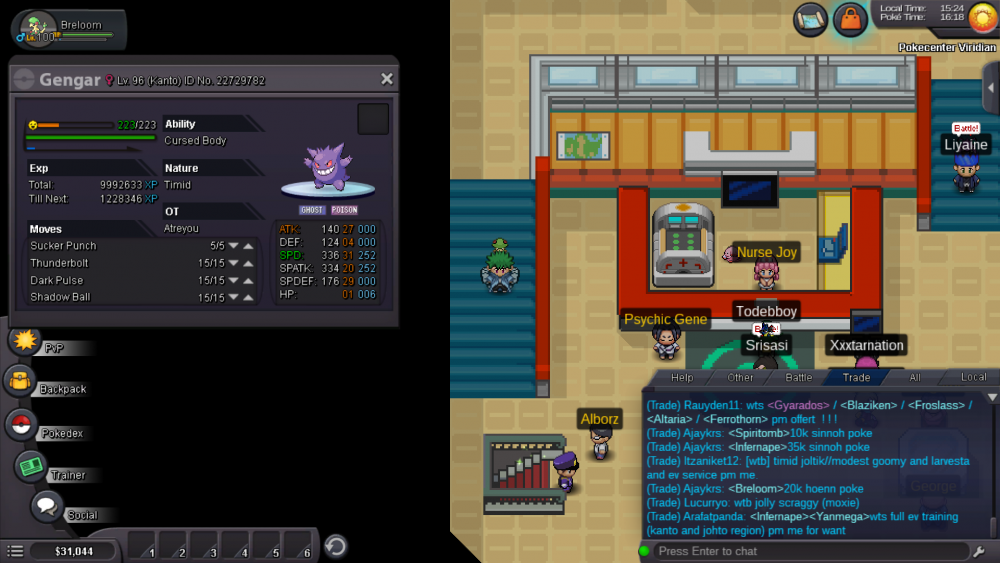The width and height of the screenshot is (1000, 563).
Task: Open the Pokedex
Action: (x=21, y=425)
